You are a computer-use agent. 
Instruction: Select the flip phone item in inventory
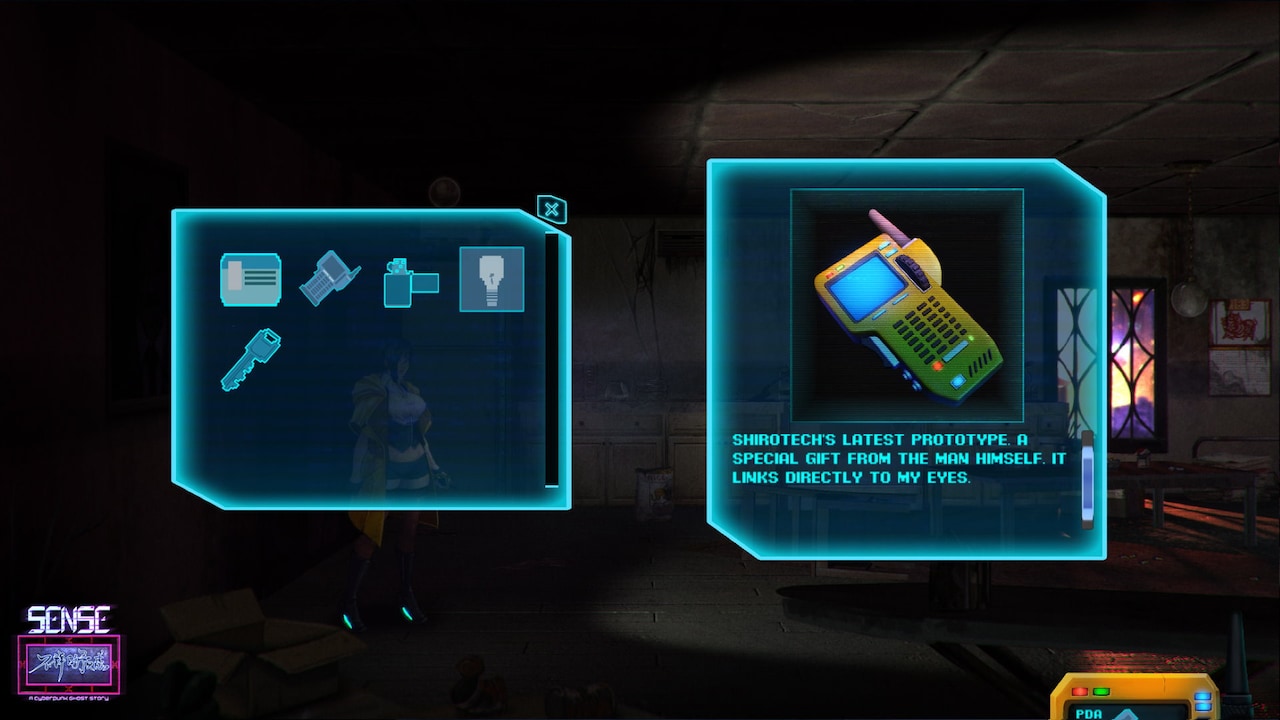click(x=330, y=276)
